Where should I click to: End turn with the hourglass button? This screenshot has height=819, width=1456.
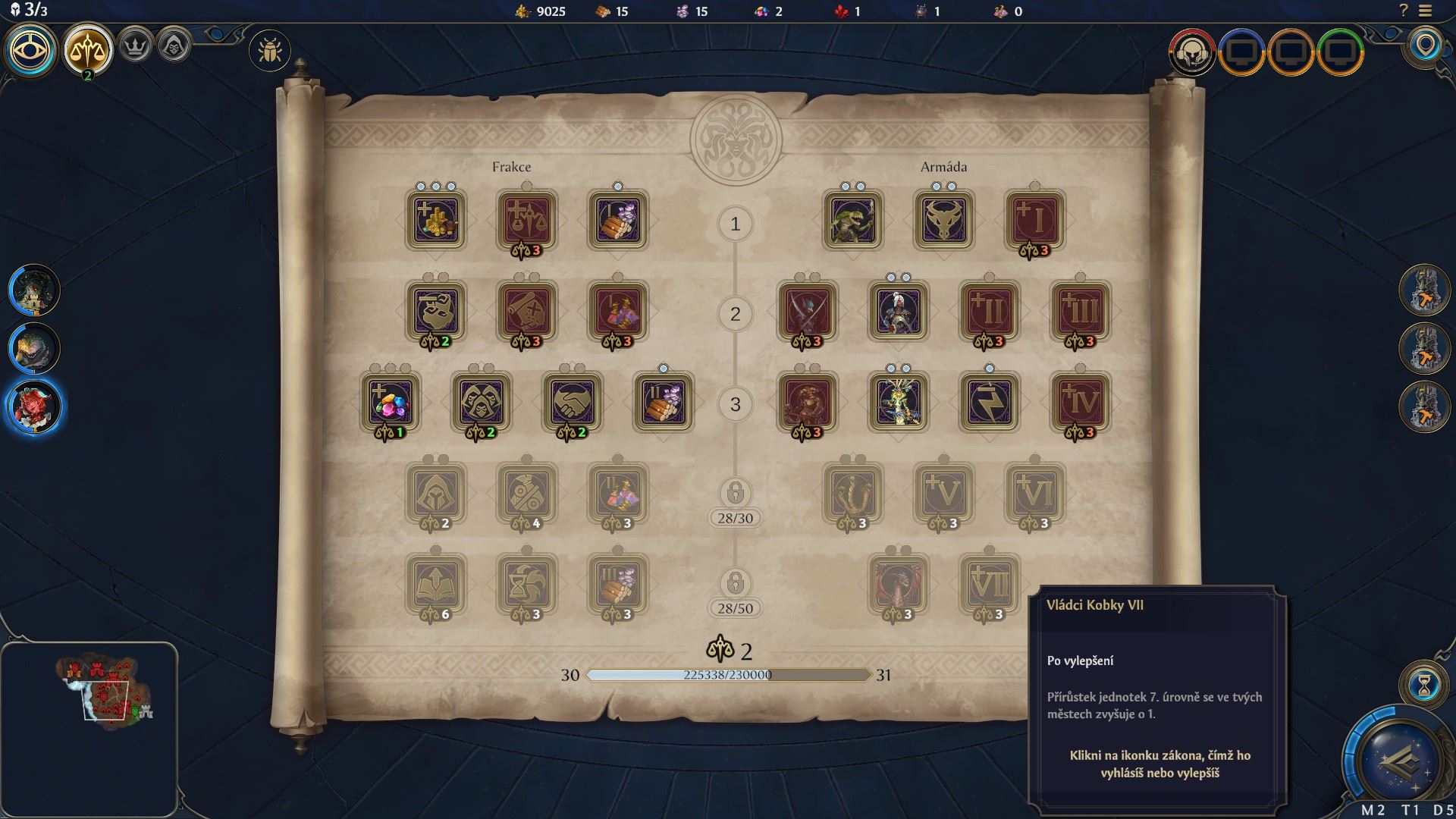coord(1423,686)
